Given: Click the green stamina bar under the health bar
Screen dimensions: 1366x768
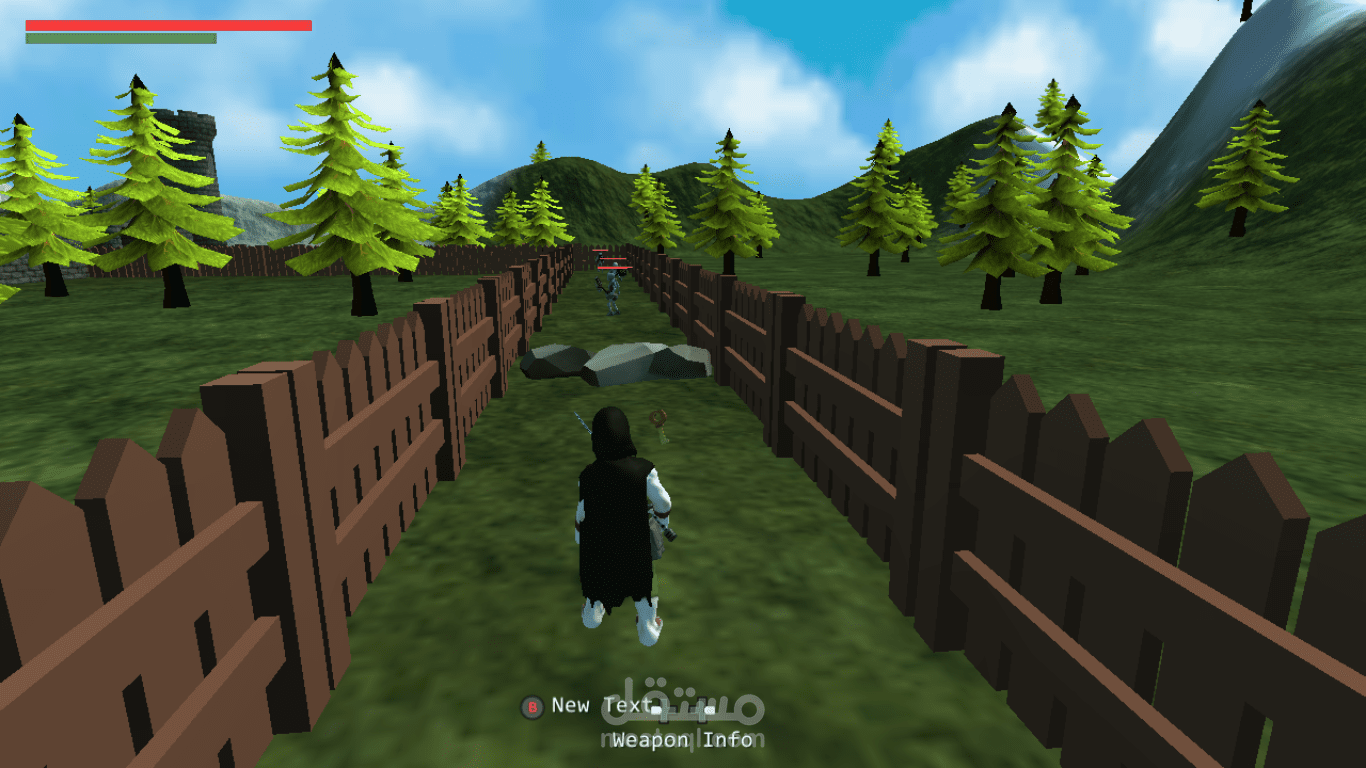Looking at the screenshot, I should [122, 40].
